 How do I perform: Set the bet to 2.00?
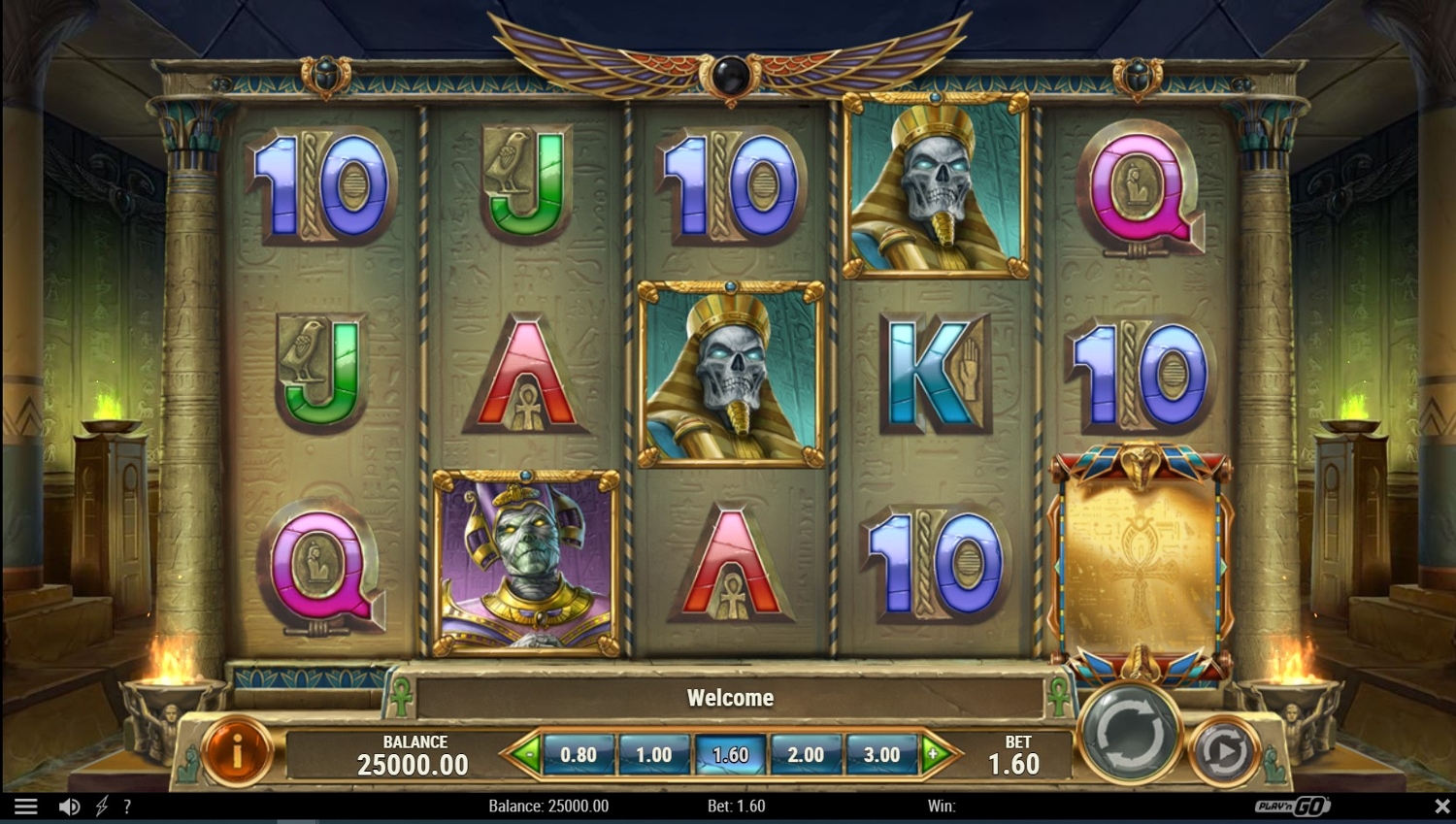click(806, 754)
